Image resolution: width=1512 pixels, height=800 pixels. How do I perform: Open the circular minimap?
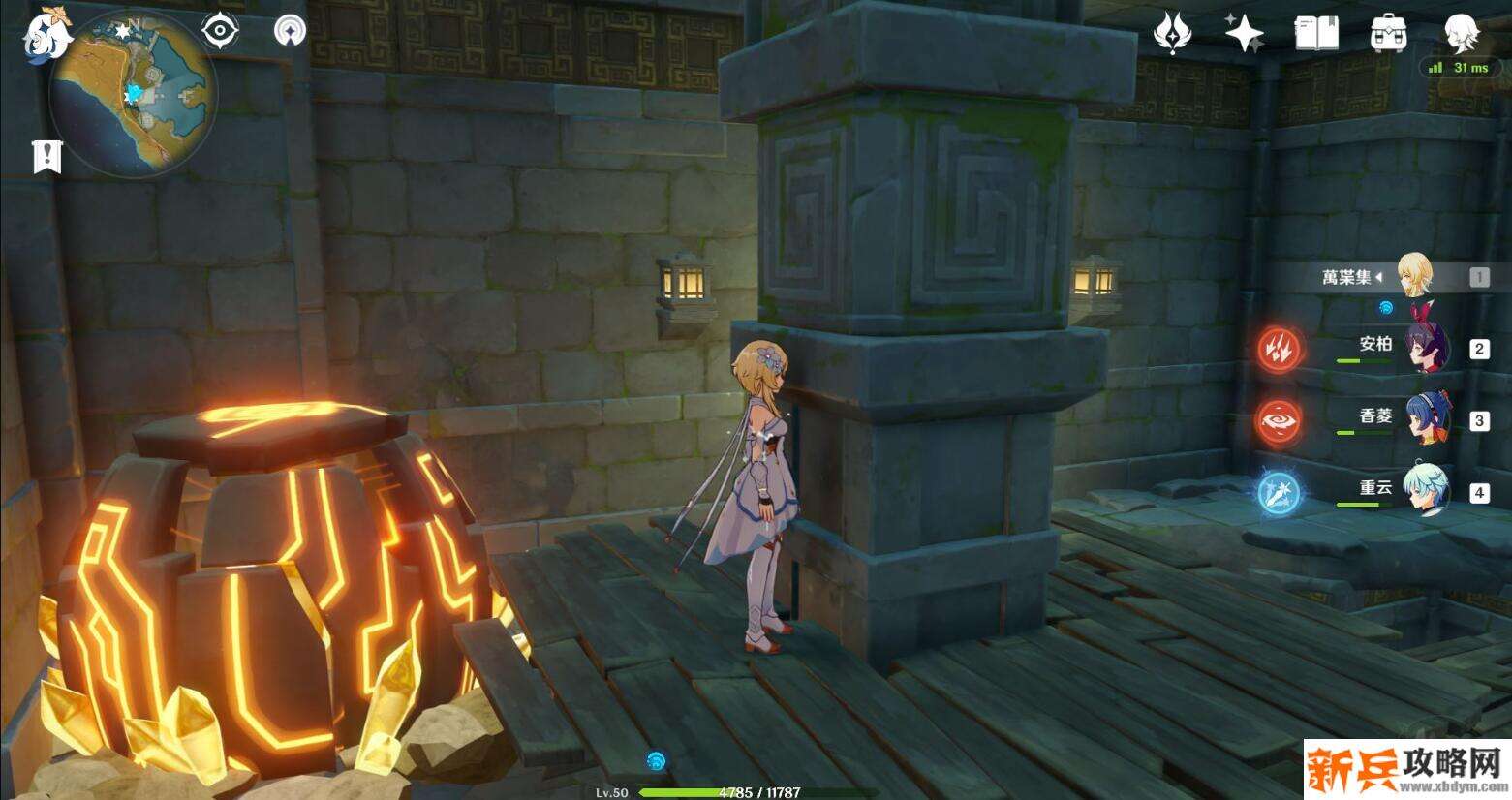tap(133, 95)
